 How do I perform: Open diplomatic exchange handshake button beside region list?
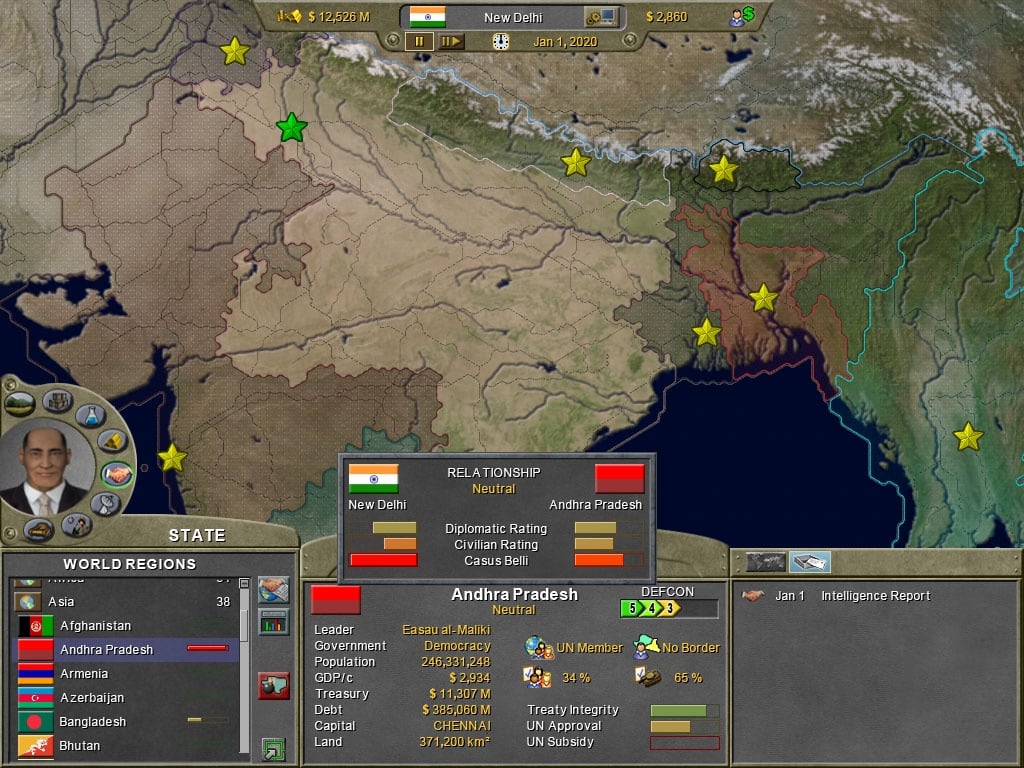coord(273,590)
